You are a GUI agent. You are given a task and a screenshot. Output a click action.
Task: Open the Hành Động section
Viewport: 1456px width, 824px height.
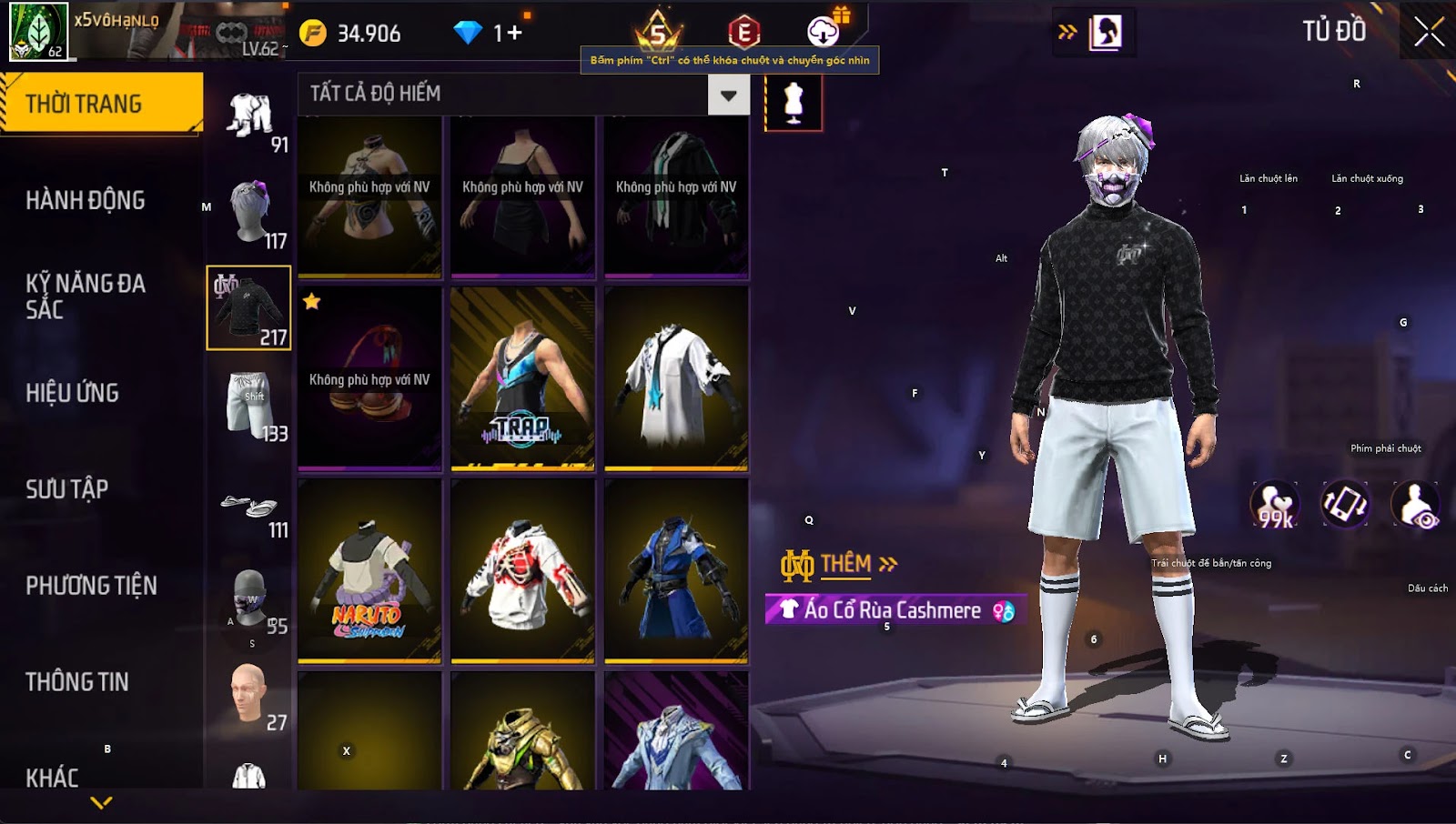pyautogui.click(x=86, y=200)
